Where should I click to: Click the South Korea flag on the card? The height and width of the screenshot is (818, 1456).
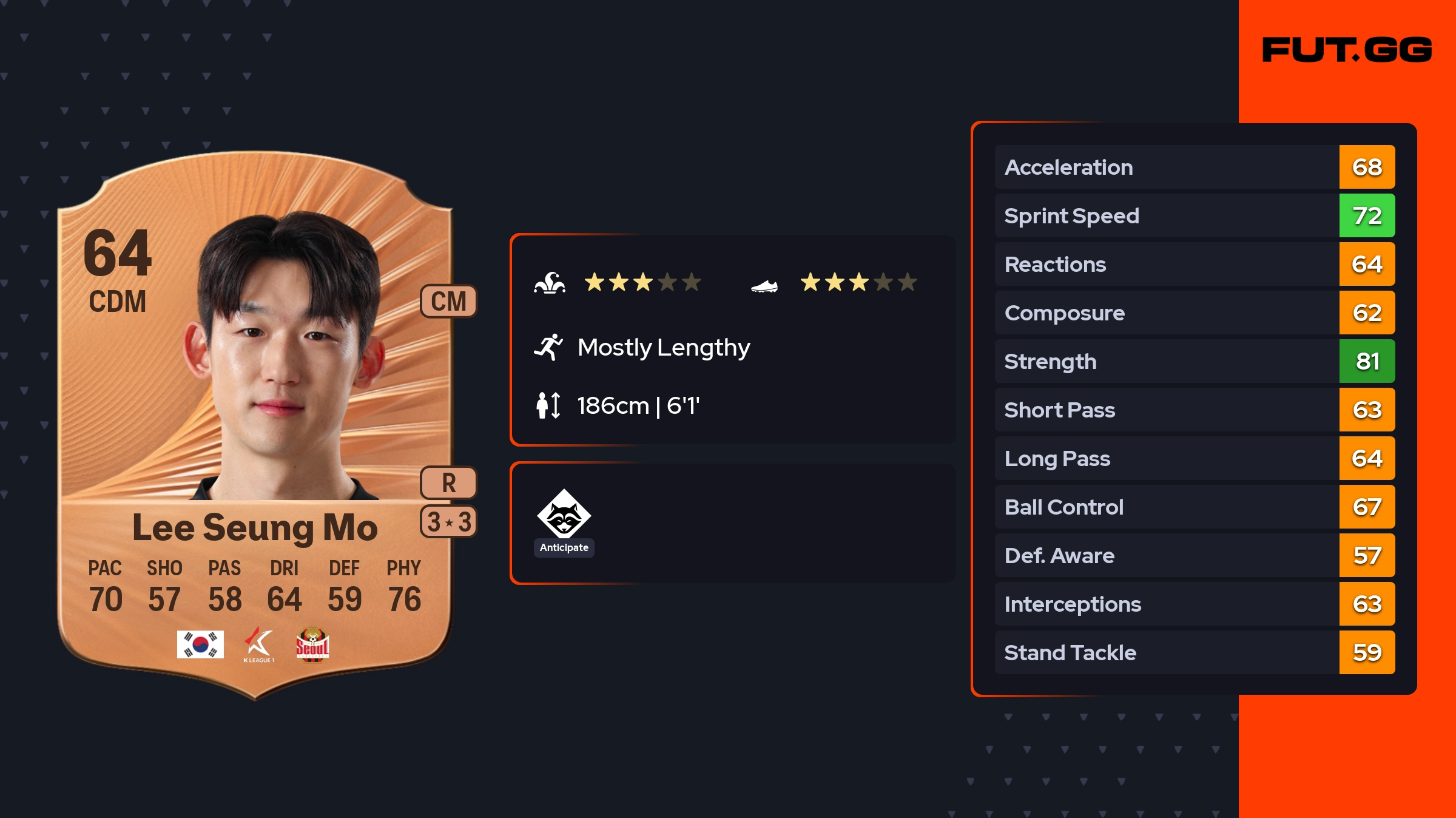200,644
